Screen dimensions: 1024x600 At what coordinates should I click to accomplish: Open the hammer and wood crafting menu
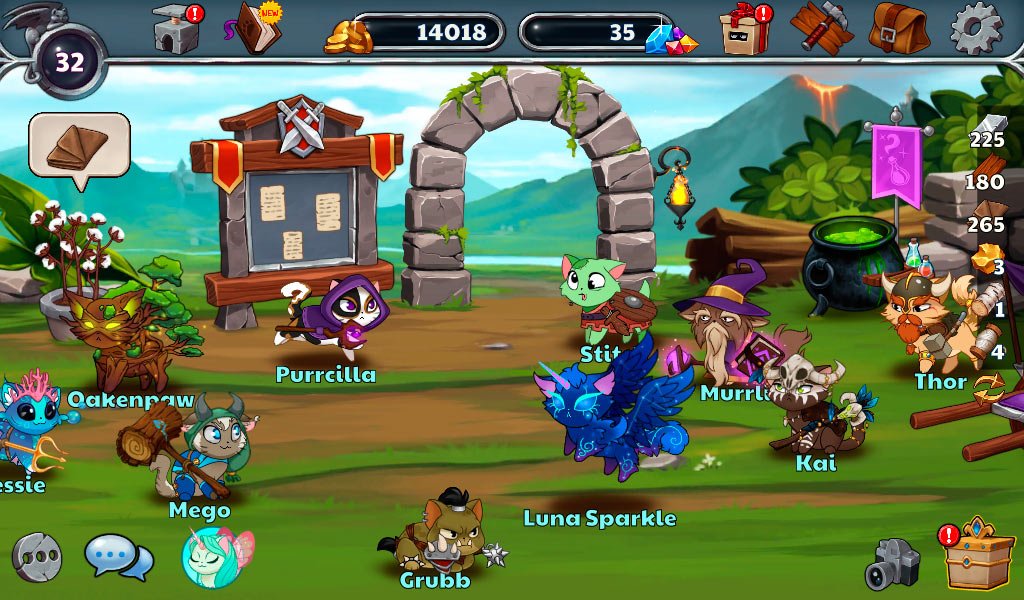click(820, 27)
